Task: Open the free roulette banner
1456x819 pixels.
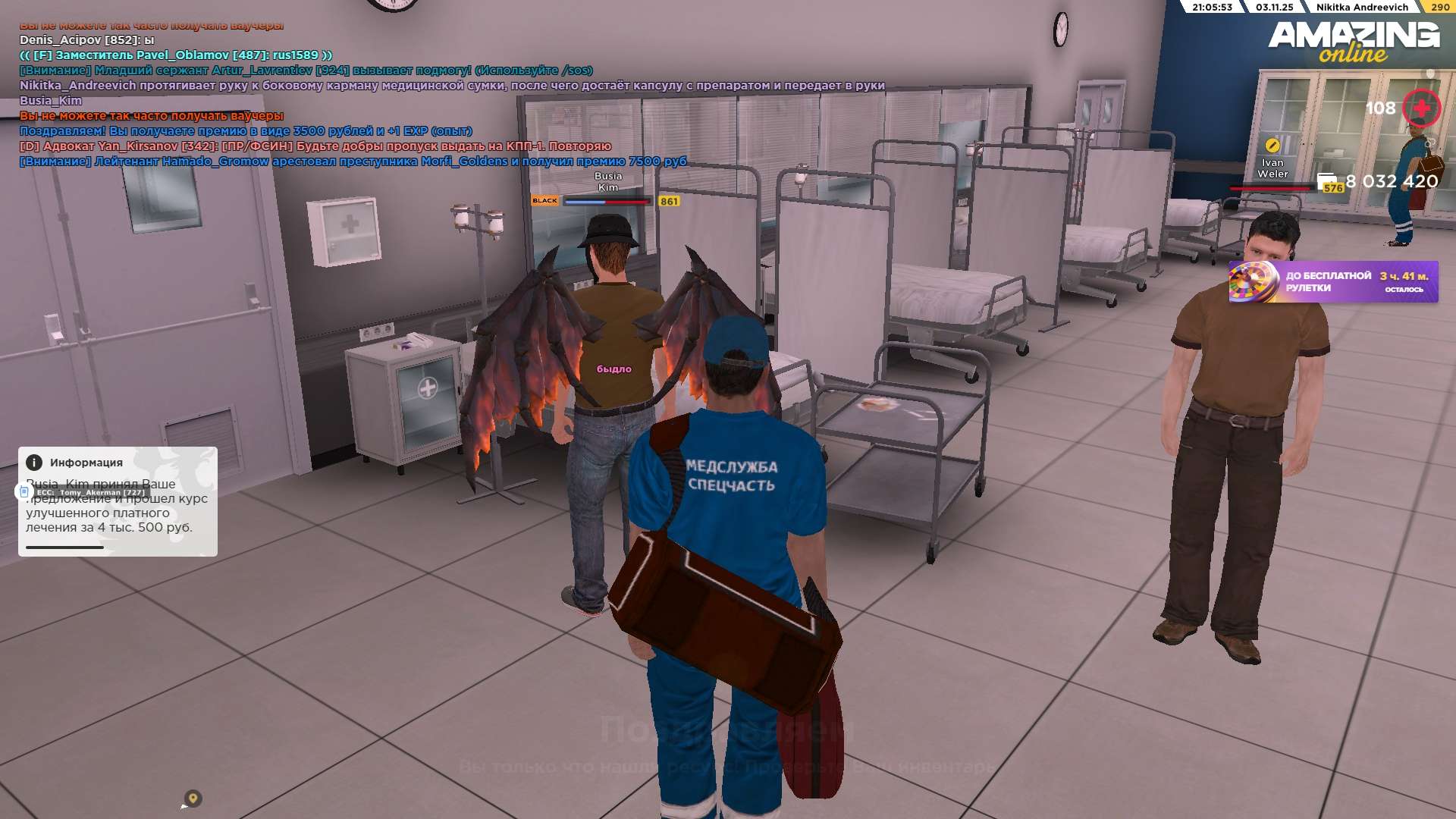Action: [x=1332, y=282]
